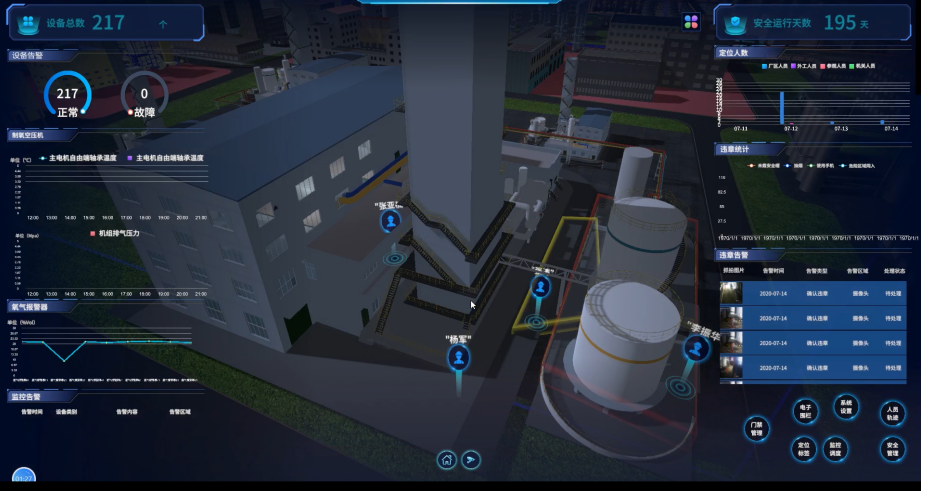Viewport: 925px width, 502px height.
Task: Select the 电子围栏 electronic fence button
Action: (805, 412)
